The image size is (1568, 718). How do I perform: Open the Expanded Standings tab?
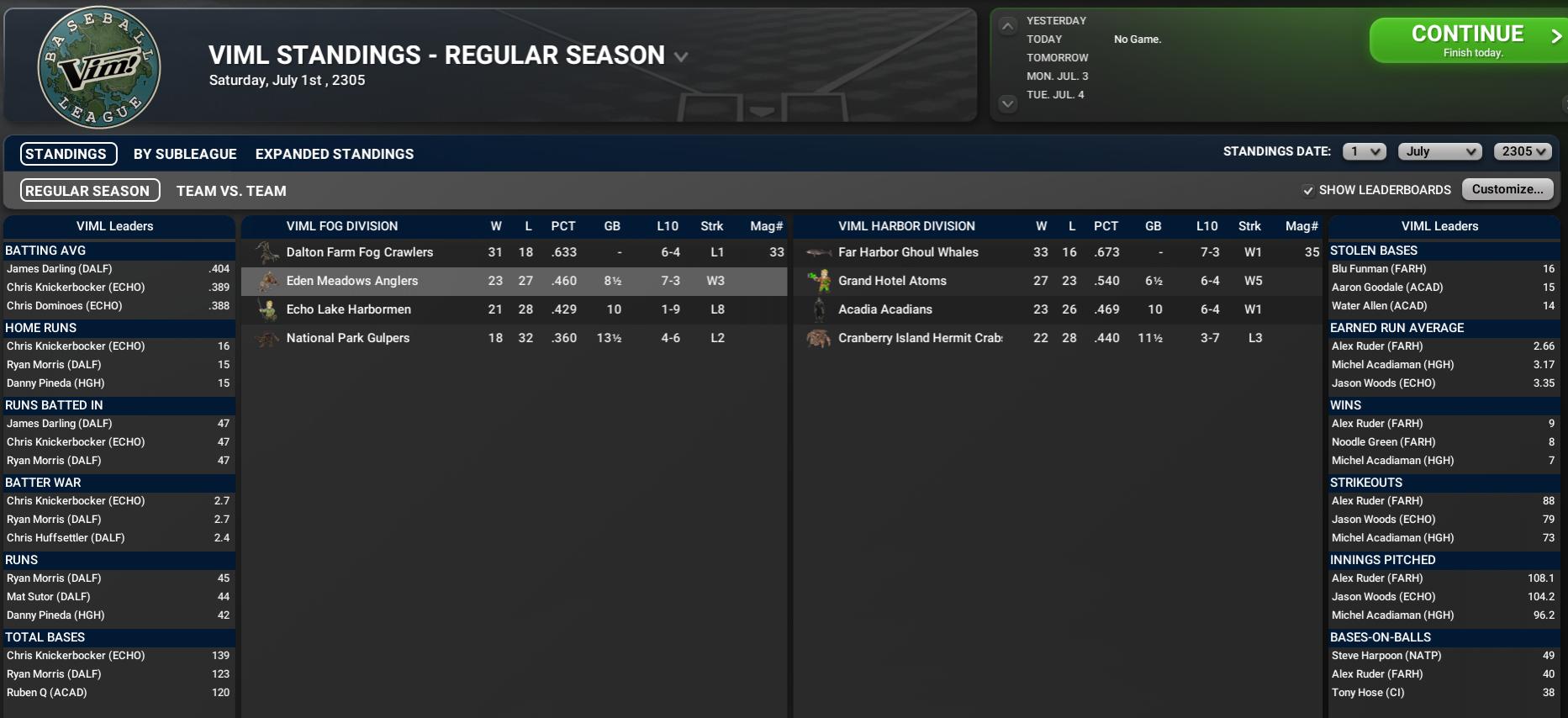[335, 154]
